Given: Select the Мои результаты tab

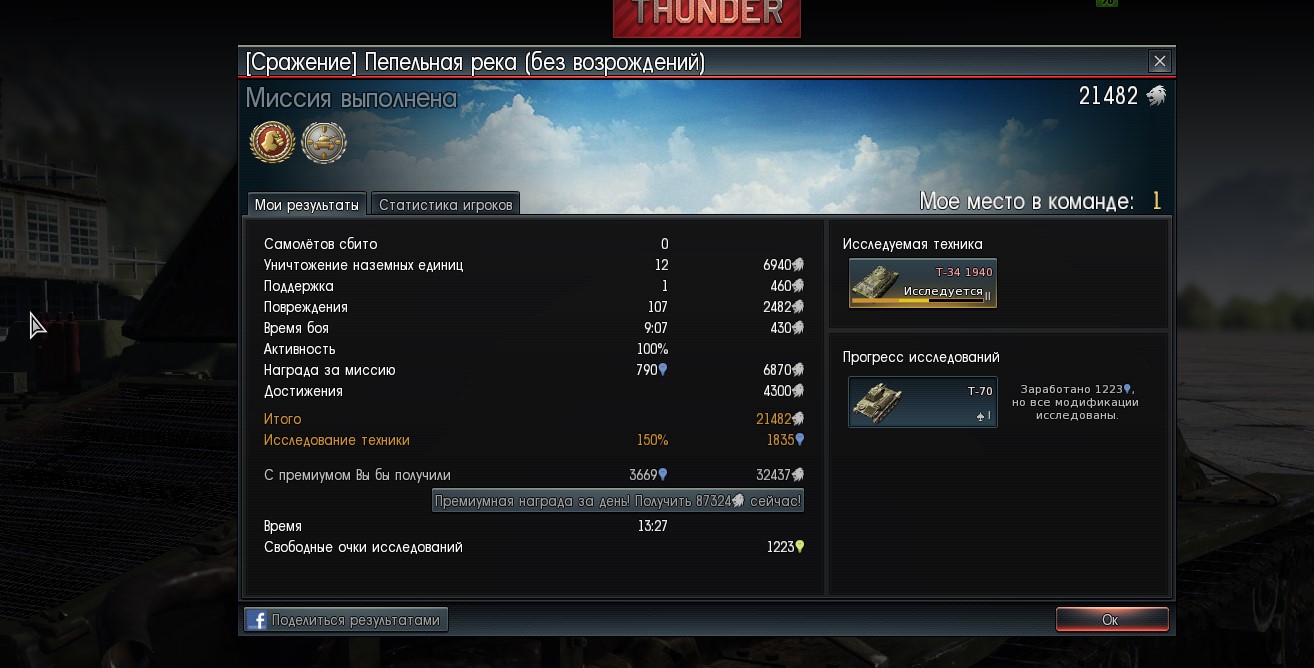Looking at the screenshot, I should coord(306,205).
